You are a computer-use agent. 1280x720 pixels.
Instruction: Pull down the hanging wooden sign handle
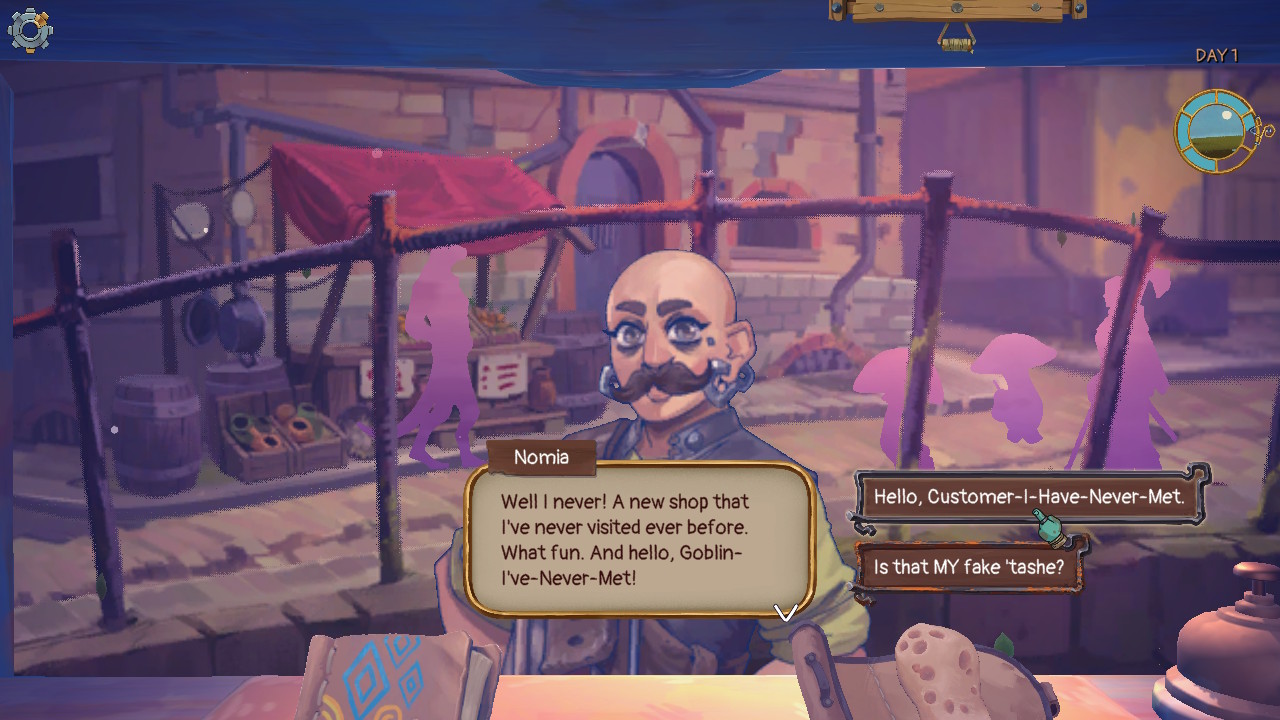(957, 42)
